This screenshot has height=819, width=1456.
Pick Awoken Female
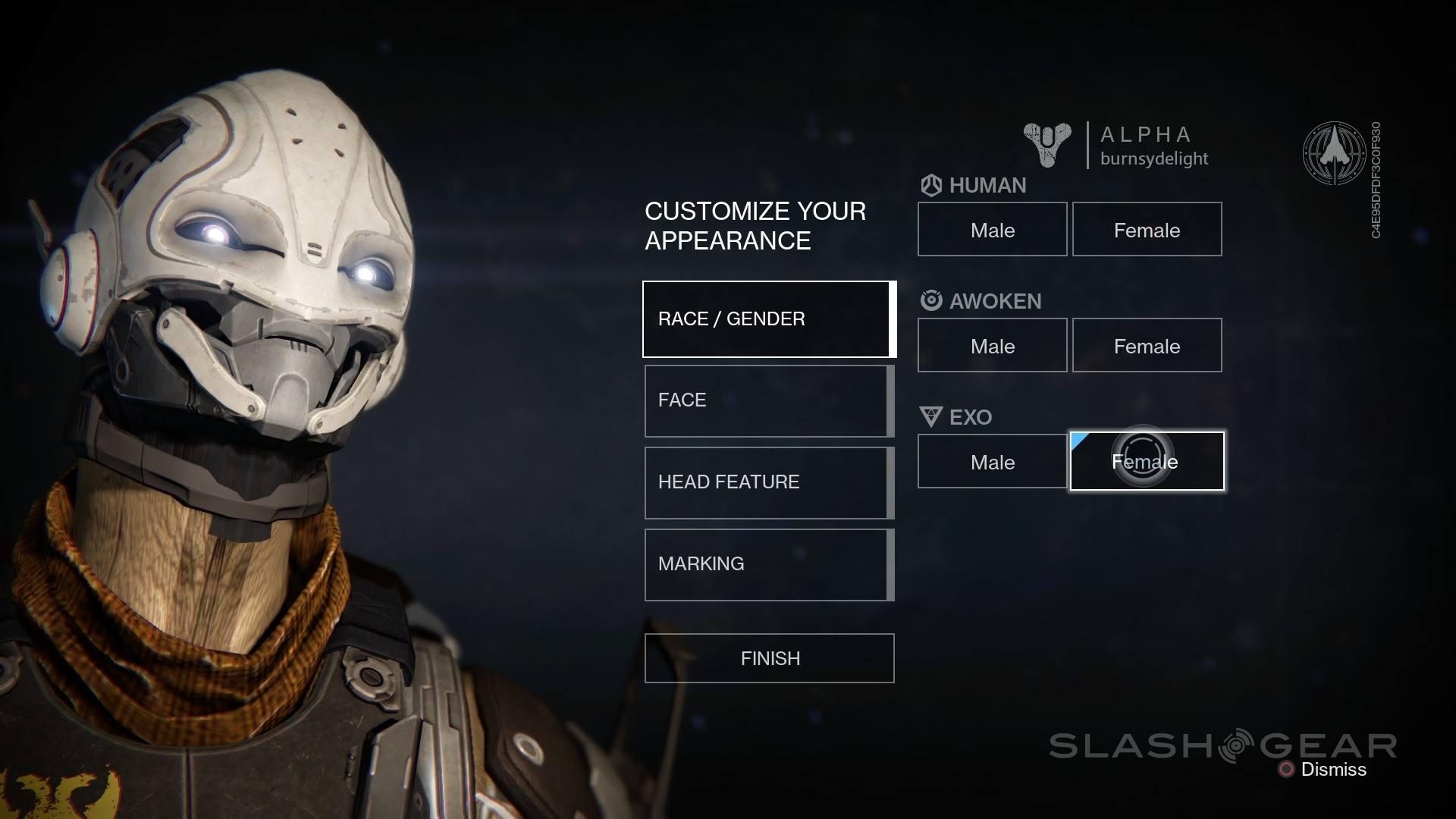pos(1147,346)
